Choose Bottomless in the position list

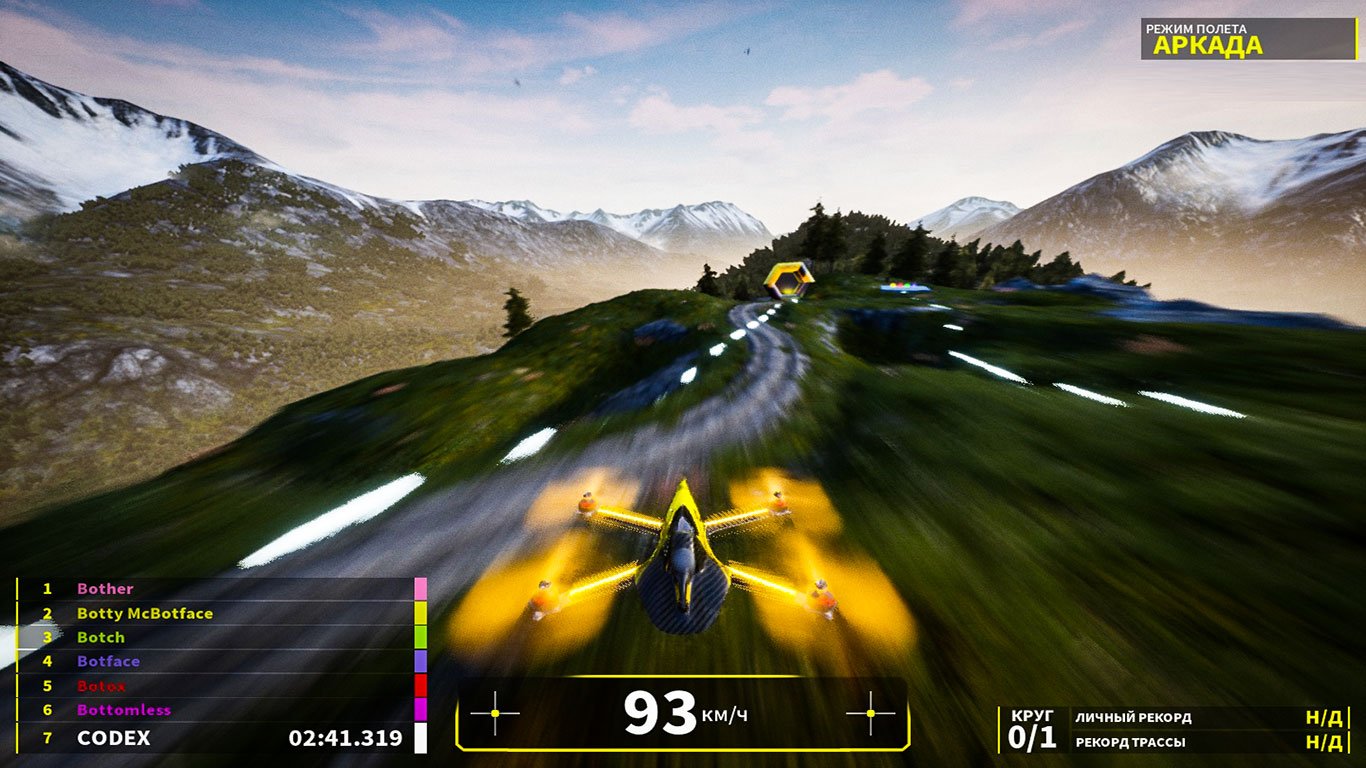click(124, 710)
